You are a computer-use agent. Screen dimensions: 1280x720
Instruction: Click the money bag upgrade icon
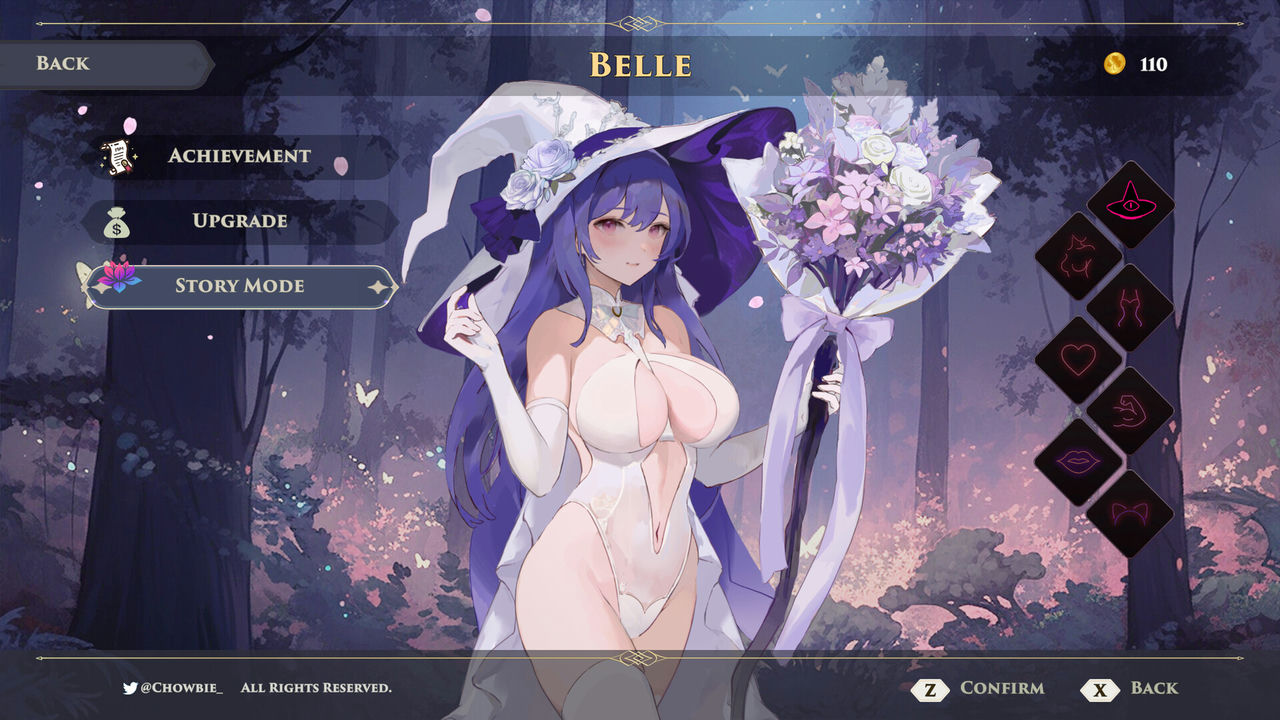(119, 221)
